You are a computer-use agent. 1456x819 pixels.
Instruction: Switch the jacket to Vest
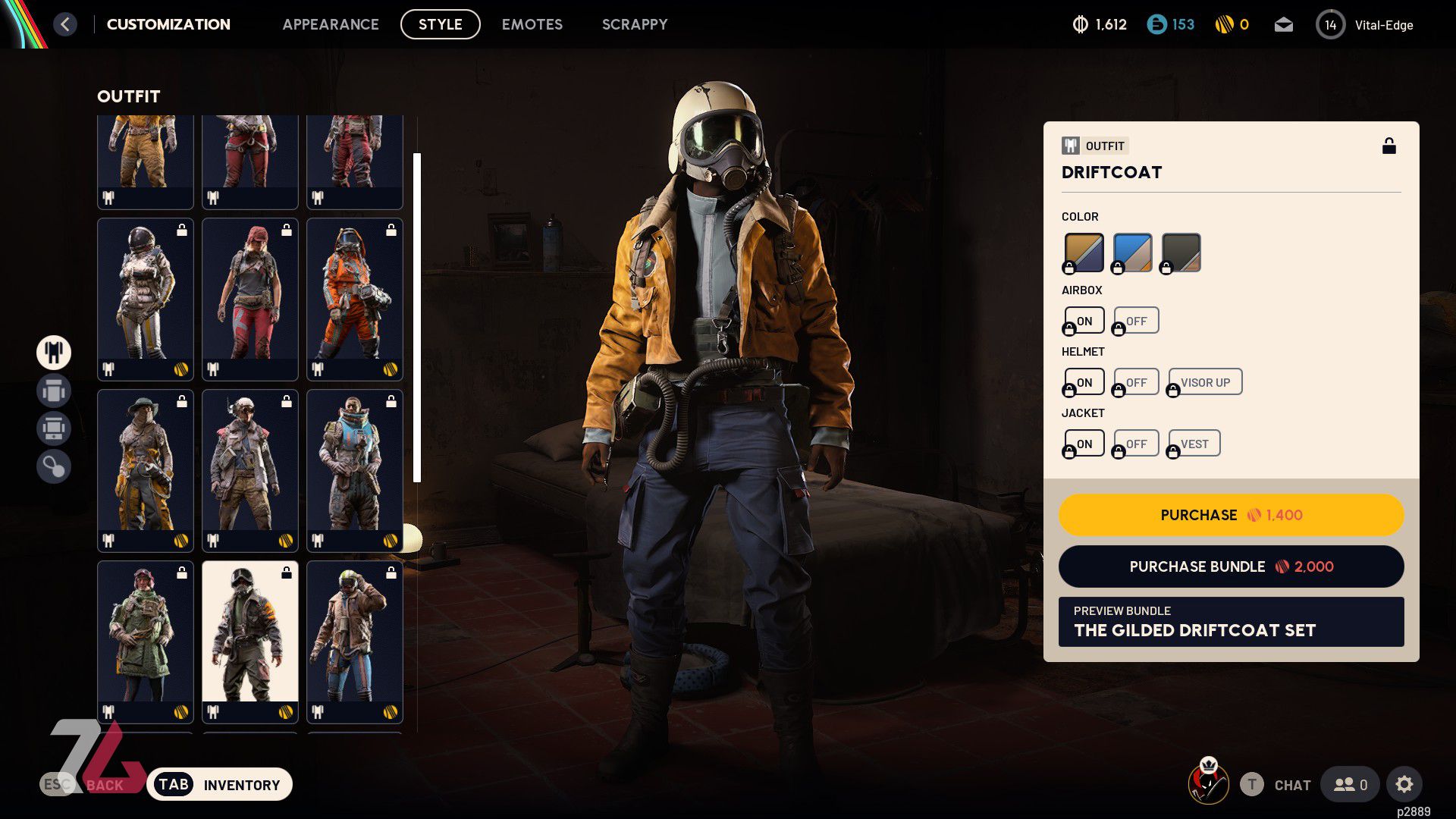coord(1194,444)
